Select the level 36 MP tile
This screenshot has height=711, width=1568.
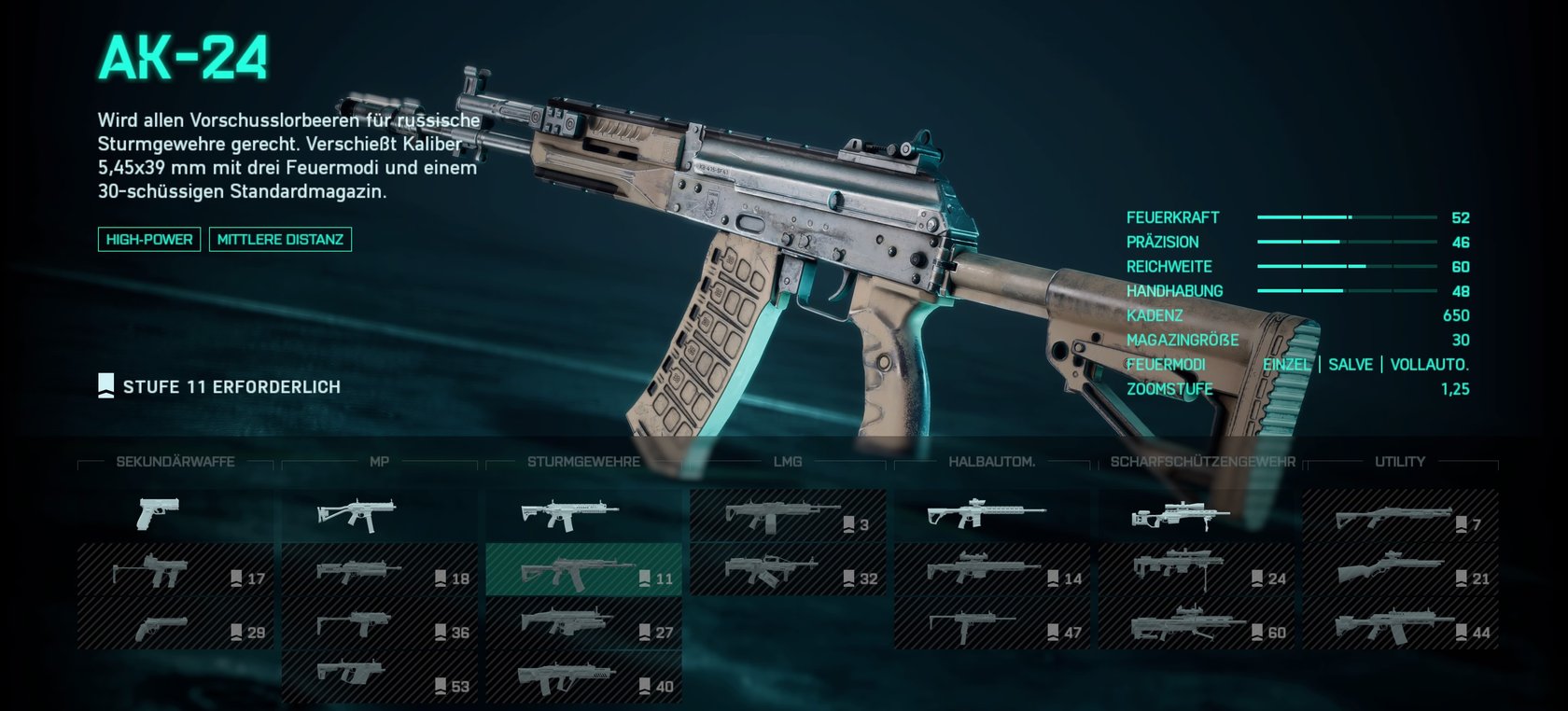click(x=379, y=623)
